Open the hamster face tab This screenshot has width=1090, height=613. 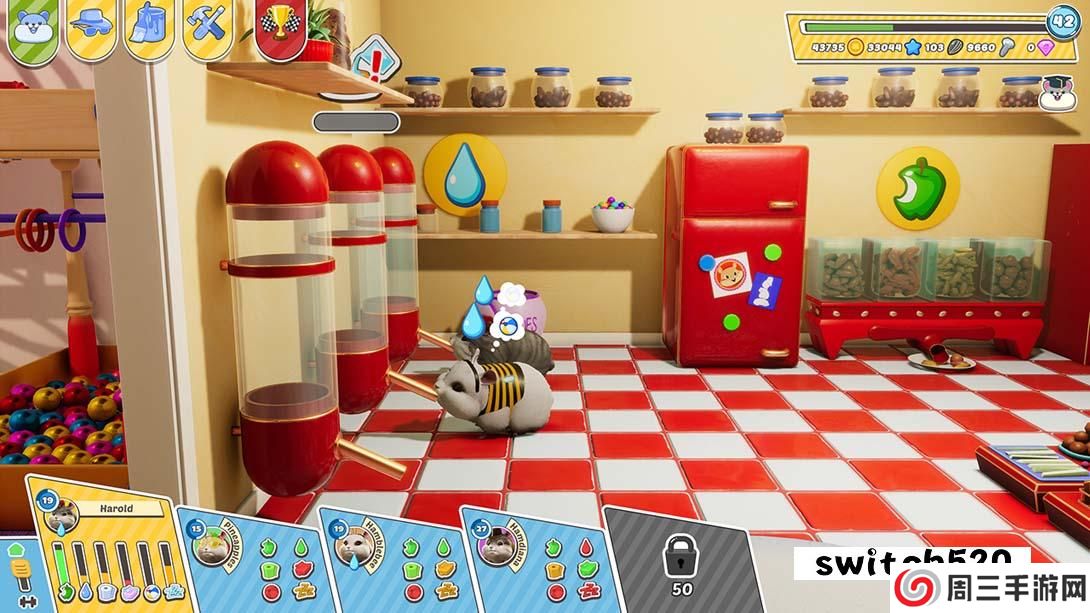click(x=33, y=27)
